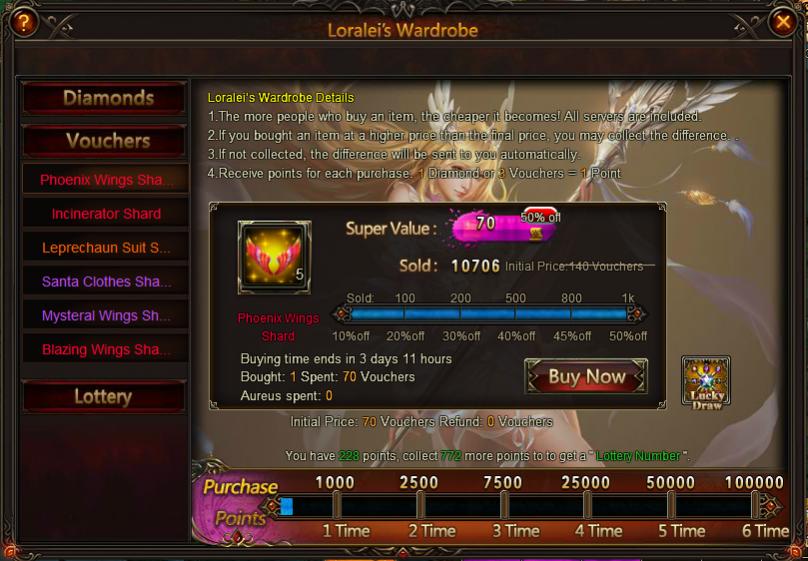Image resolution: width=808 pixels, height=561 pixels.
Task: Click the Buy Now button
Action: (x=586, y=377)
